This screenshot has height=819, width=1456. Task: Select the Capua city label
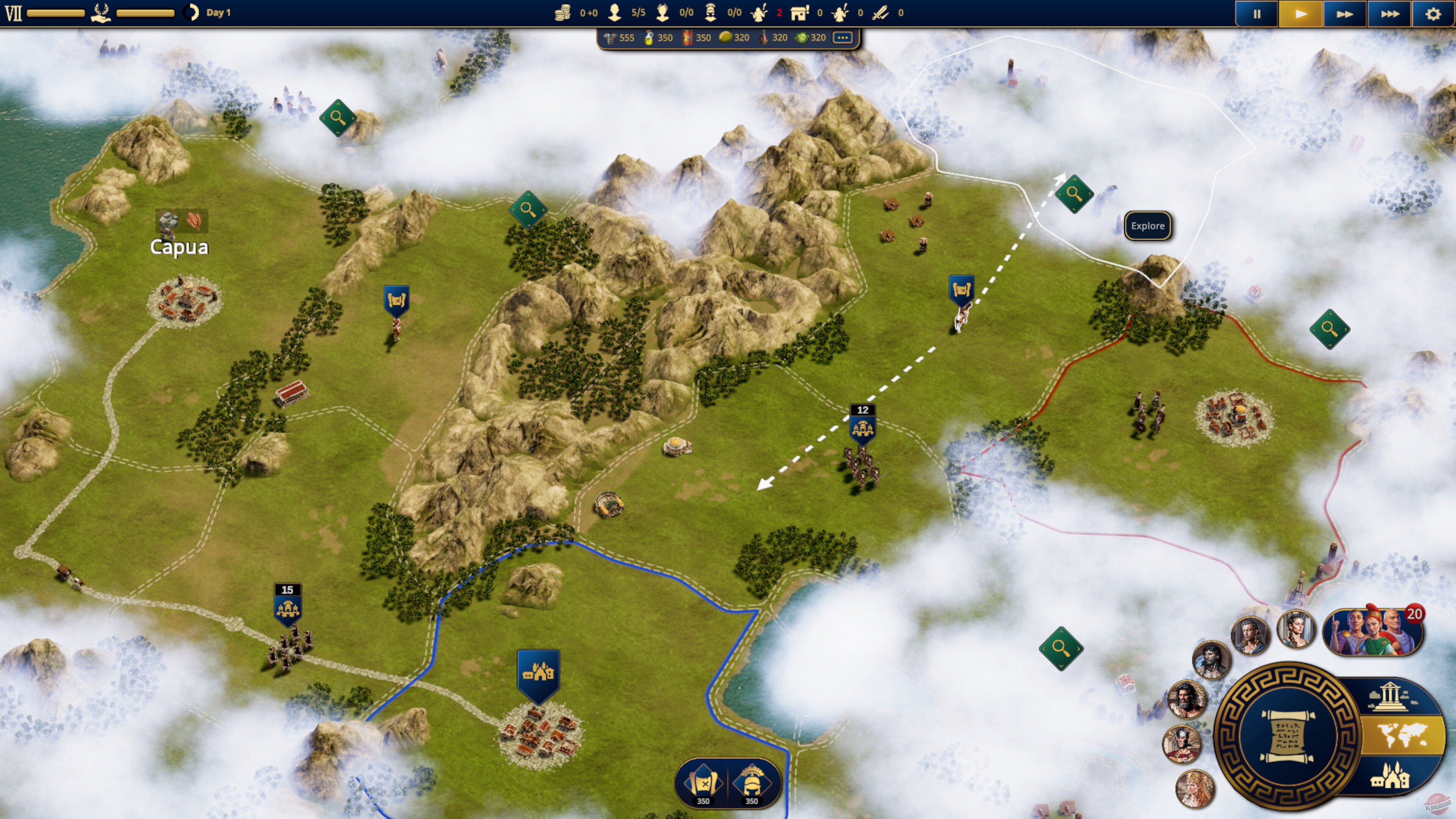pos(179,247)
